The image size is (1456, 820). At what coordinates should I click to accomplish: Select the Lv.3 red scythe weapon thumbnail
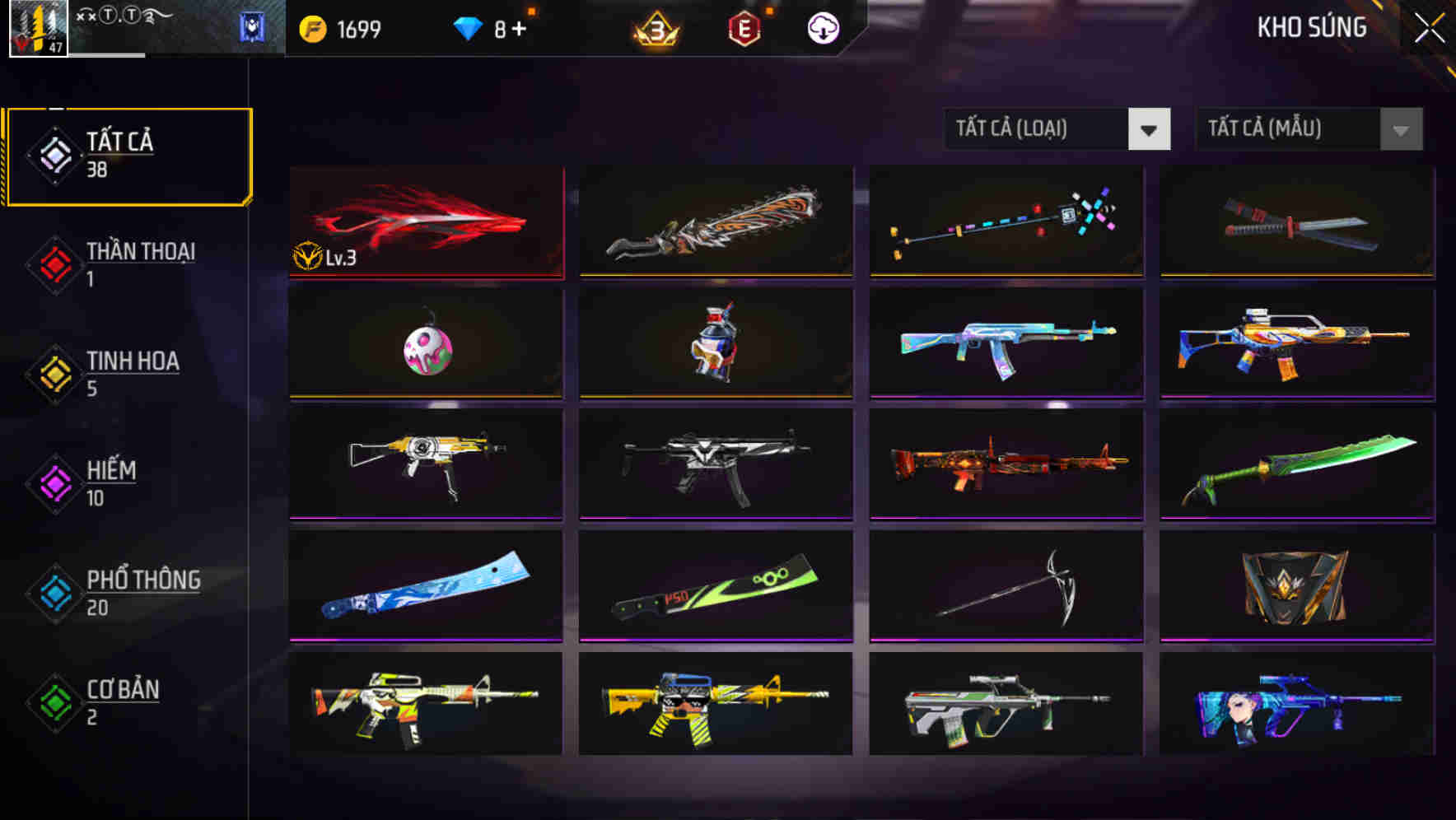pos(426,222)
